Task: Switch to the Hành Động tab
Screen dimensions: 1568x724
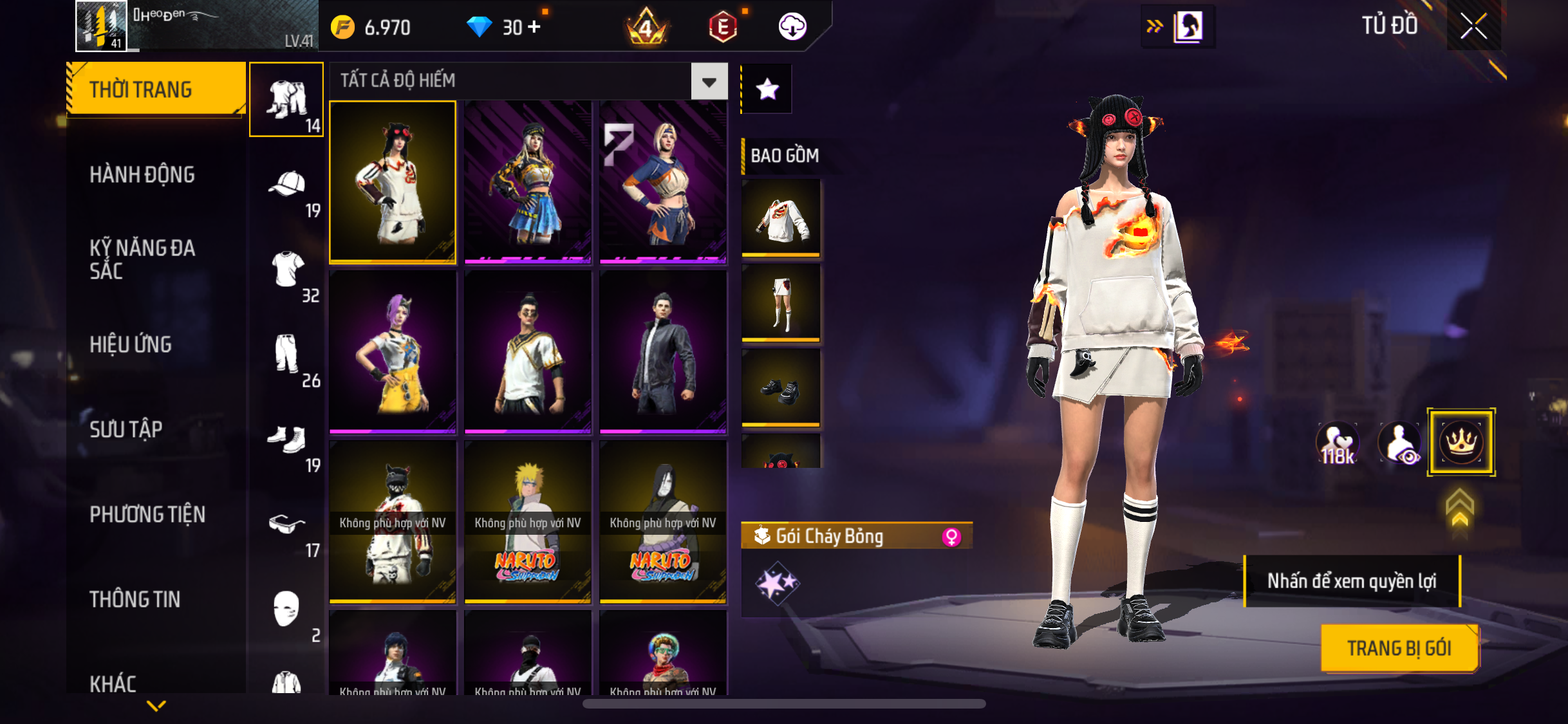Action: pos(142,174)
